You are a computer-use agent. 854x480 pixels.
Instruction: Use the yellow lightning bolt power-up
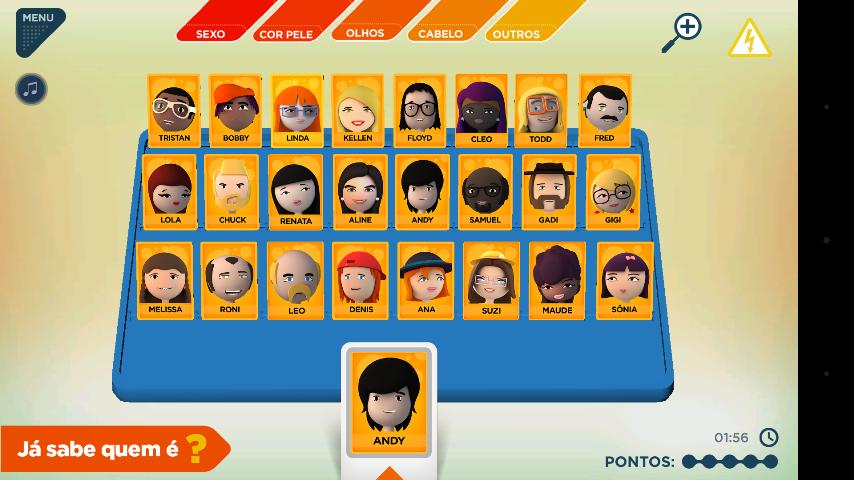pyautogui.click(x=749, y=38)
